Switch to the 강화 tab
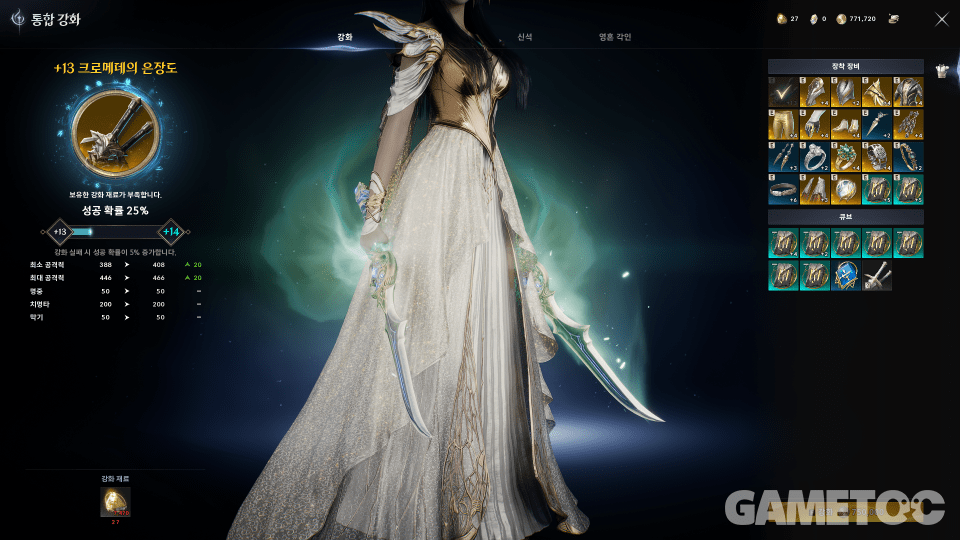The image size is (960, 540). (x=344, y=37)
